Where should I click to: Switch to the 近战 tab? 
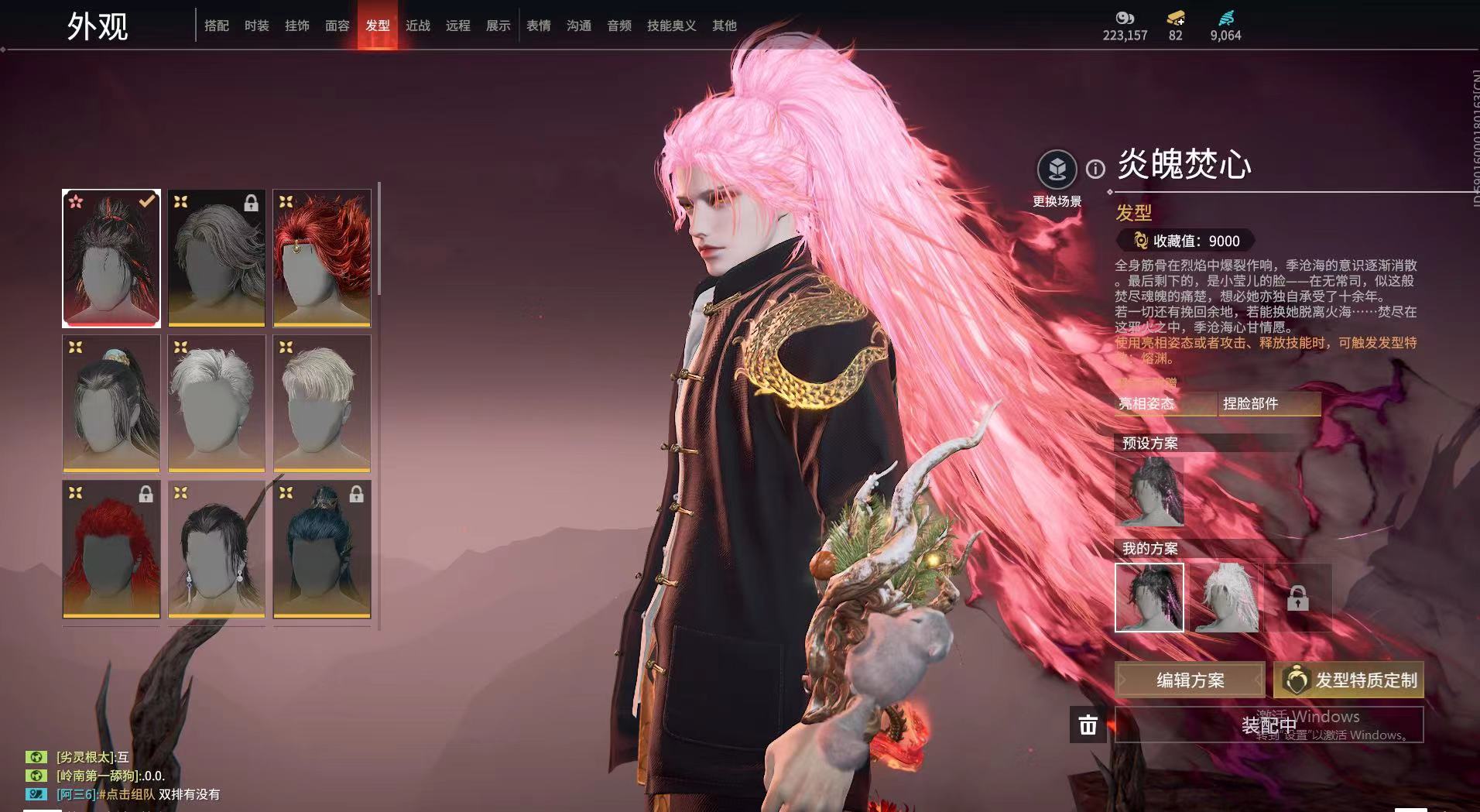[x=417, y=26]
